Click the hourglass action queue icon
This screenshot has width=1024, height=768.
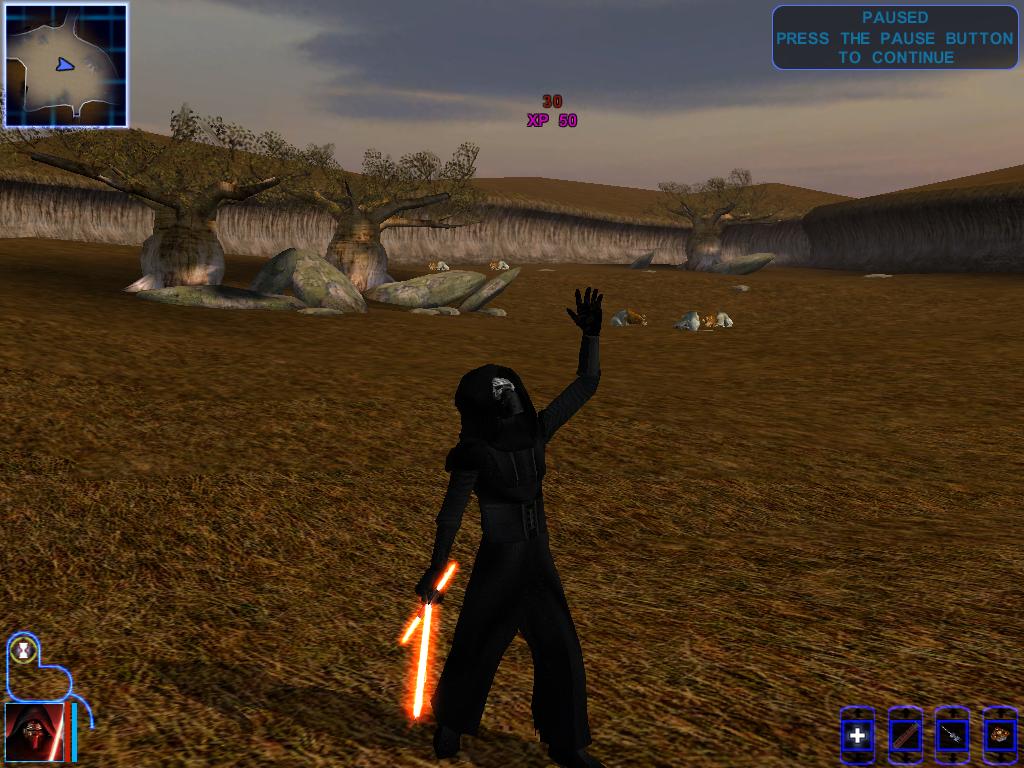coord(22,650)
